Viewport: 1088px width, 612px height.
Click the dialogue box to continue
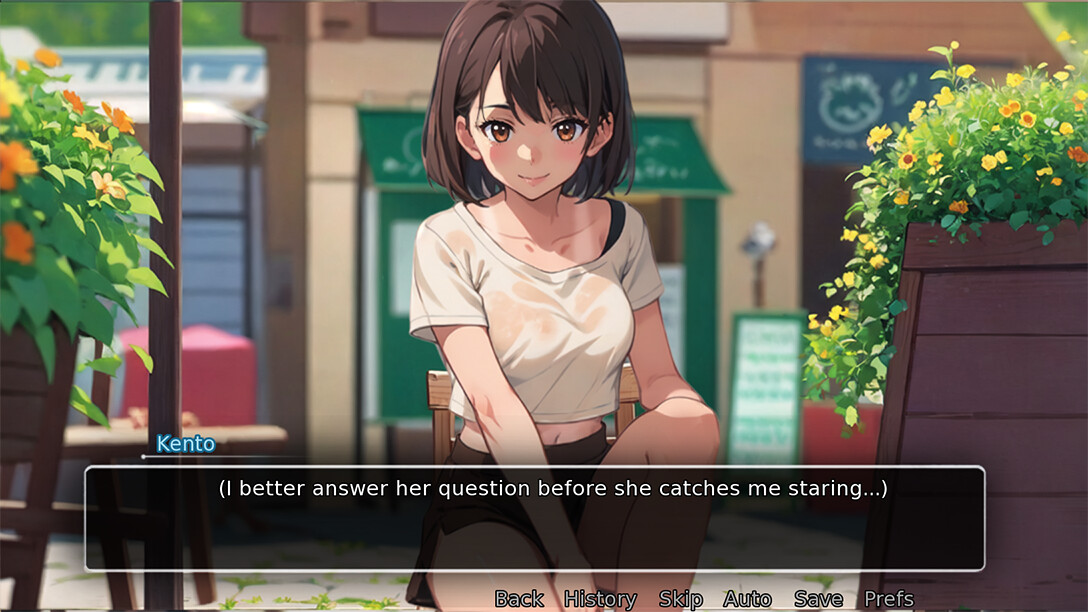(534, 519)
